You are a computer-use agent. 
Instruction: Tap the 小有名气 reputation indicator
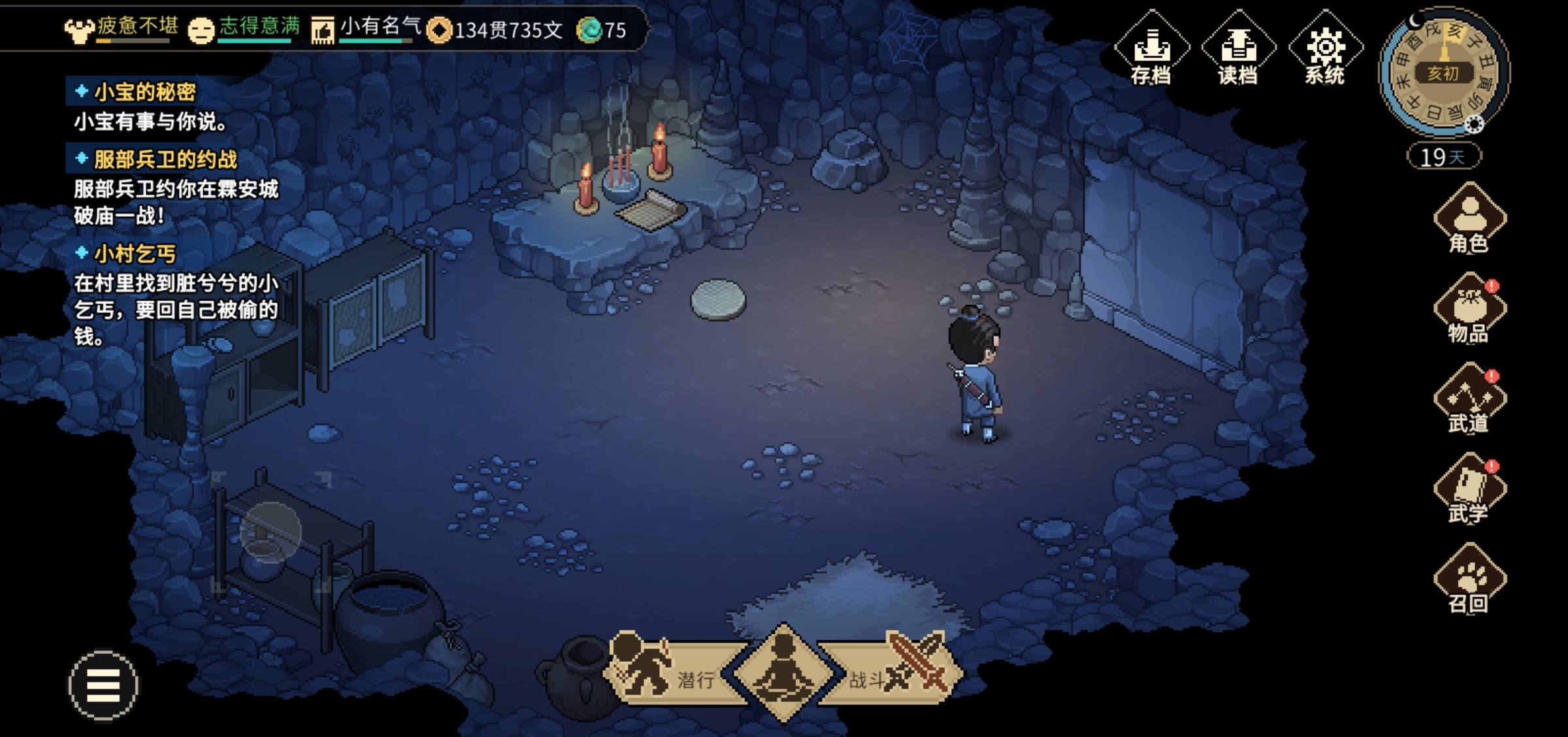point(367,27)
